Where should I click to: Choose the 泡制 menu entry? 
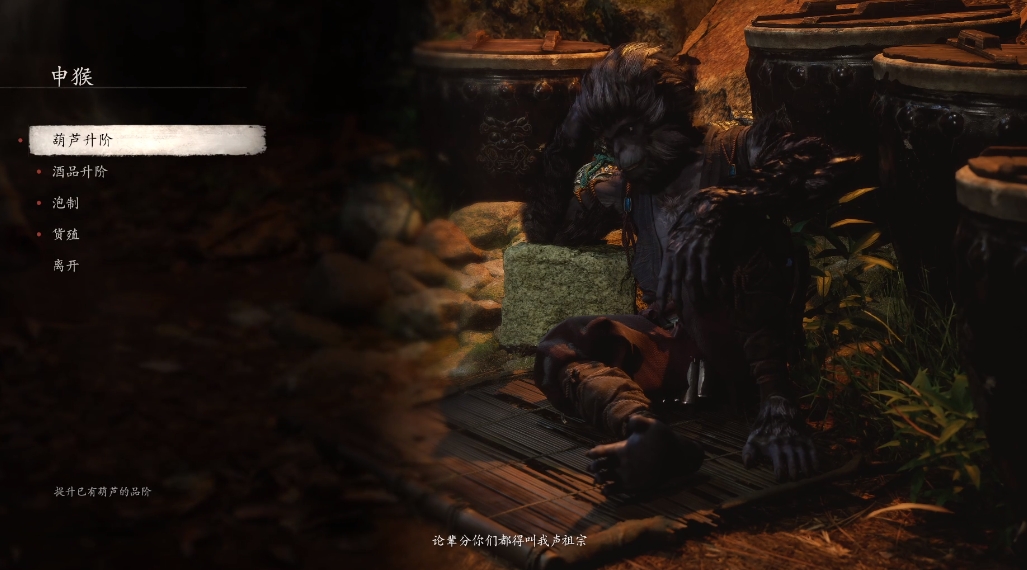[x=66, y=203]
